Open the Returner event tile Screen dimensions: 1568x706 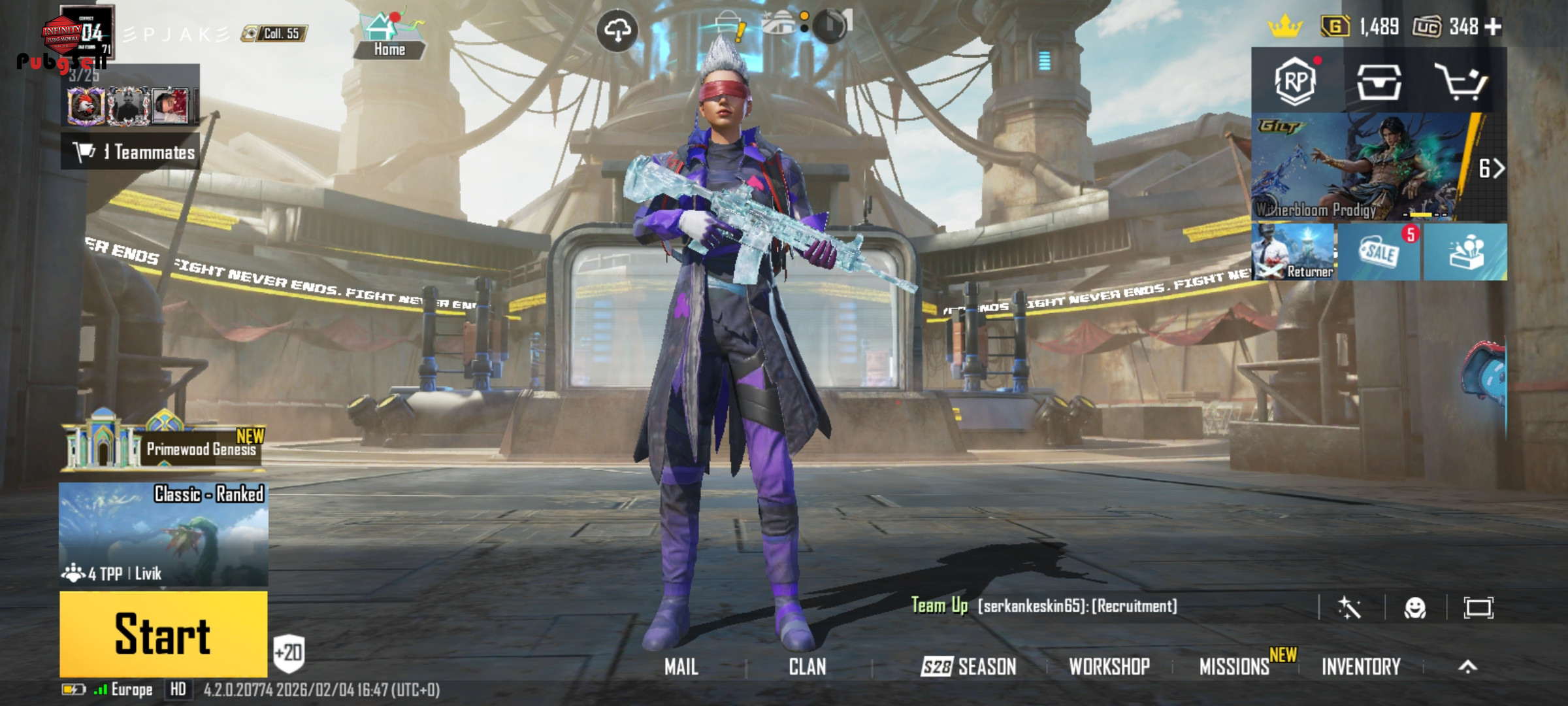tap(1293, 252)
